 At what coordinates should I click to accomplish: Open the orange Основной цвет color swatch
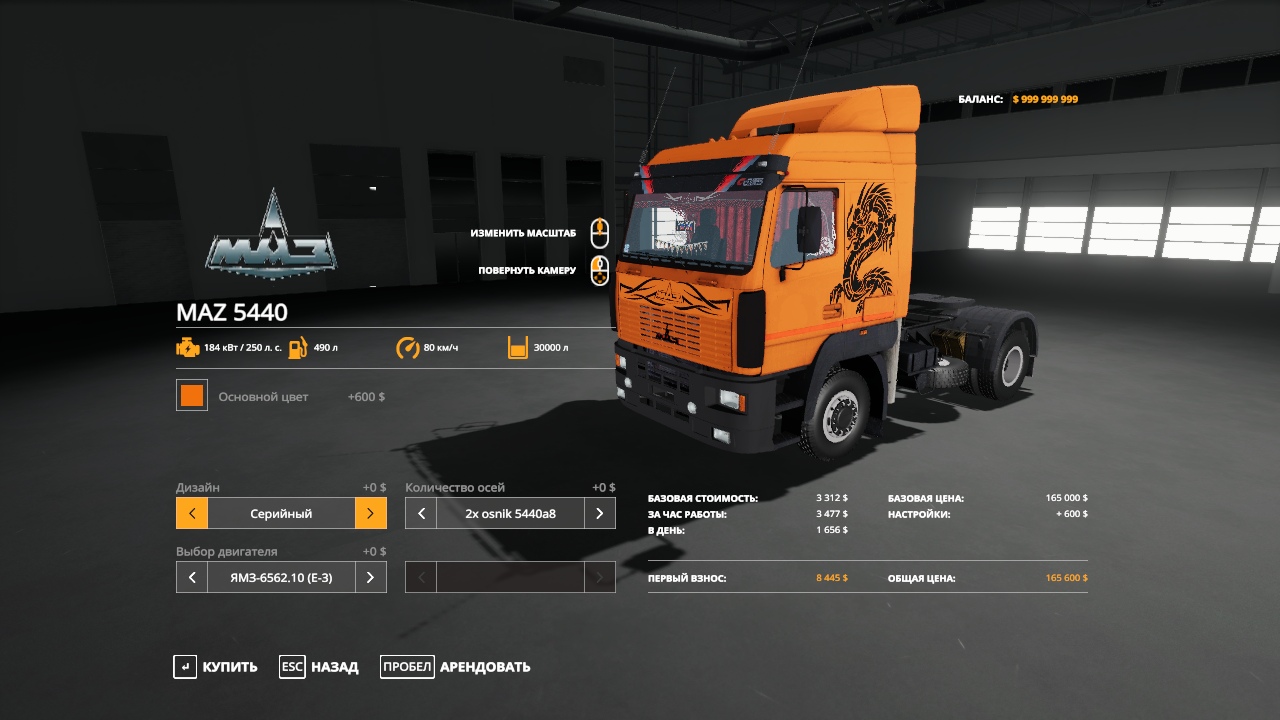click(192, 396)
